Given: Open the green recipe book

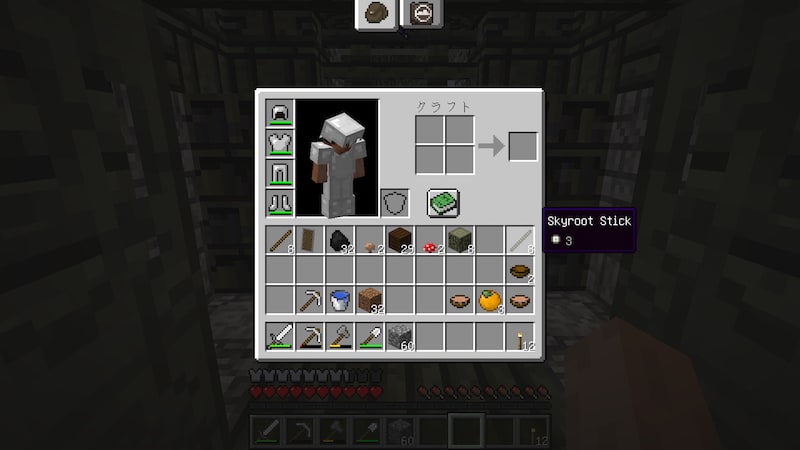Looking at the screenshot, I should pyautogui.click(x=443, y=203).
